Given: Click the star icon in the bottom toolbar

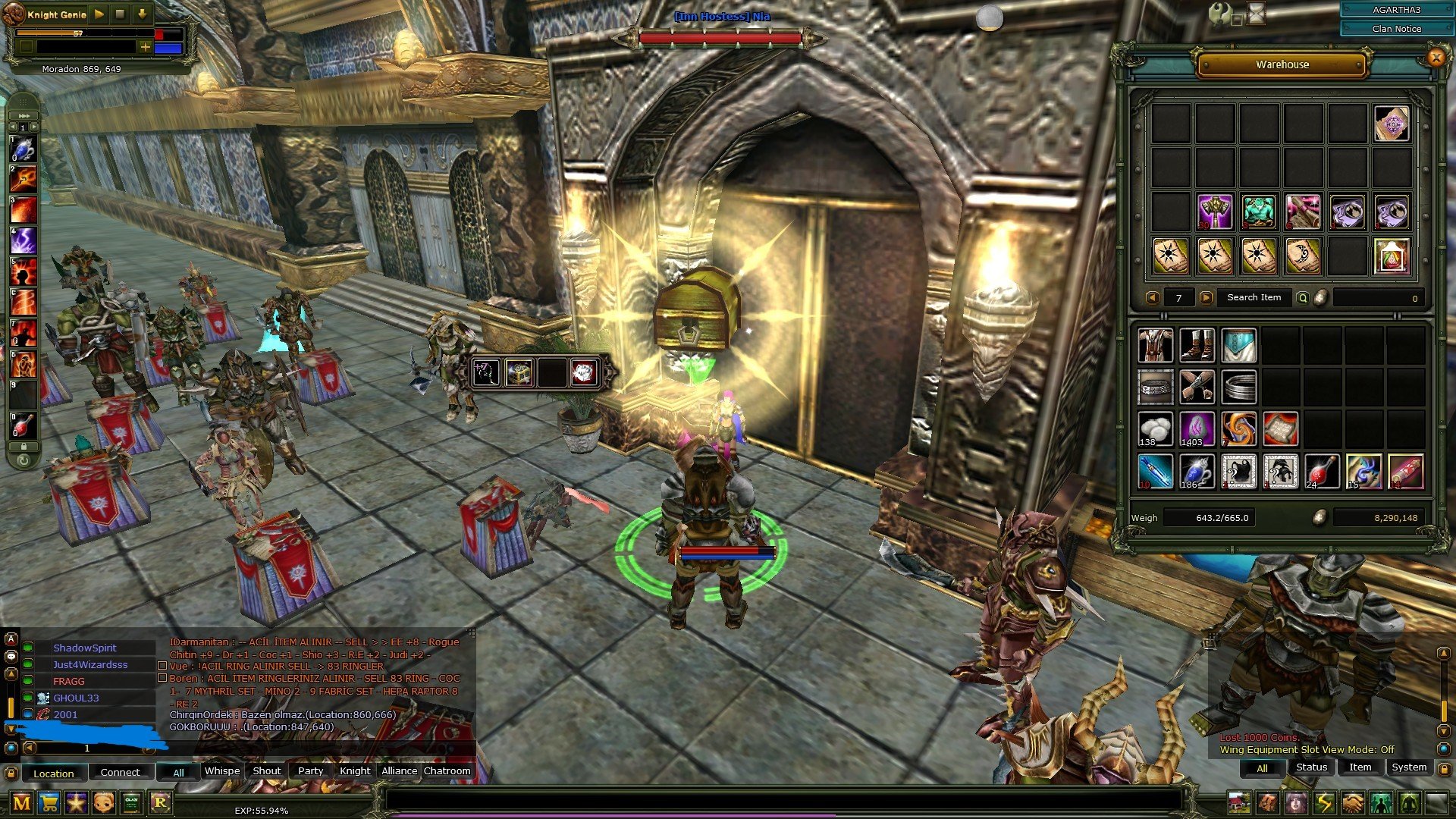Looking at the screenshot, I should point(77,802).
